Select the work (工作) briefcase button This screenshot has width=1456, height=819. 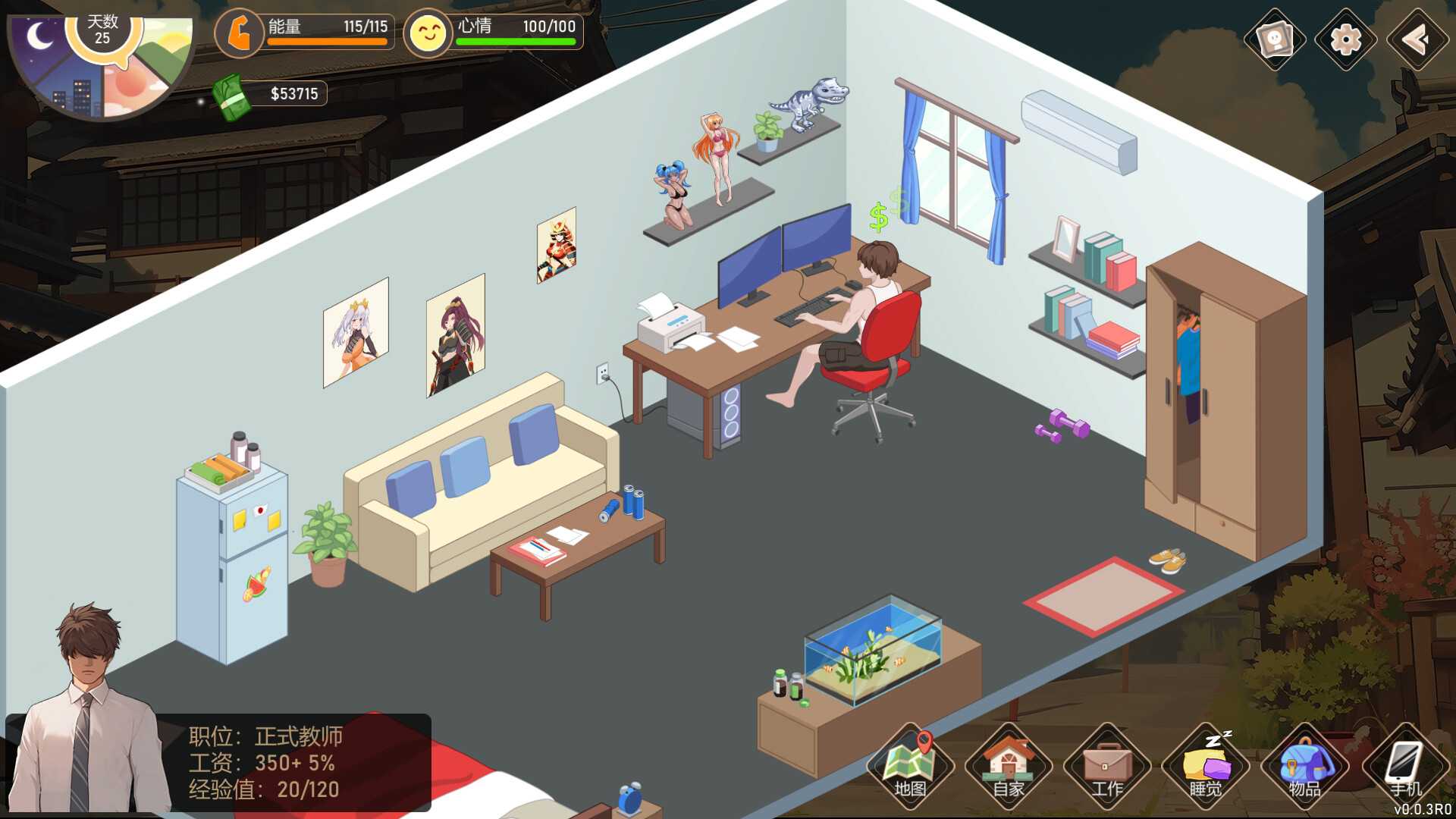click(1107, 766)
